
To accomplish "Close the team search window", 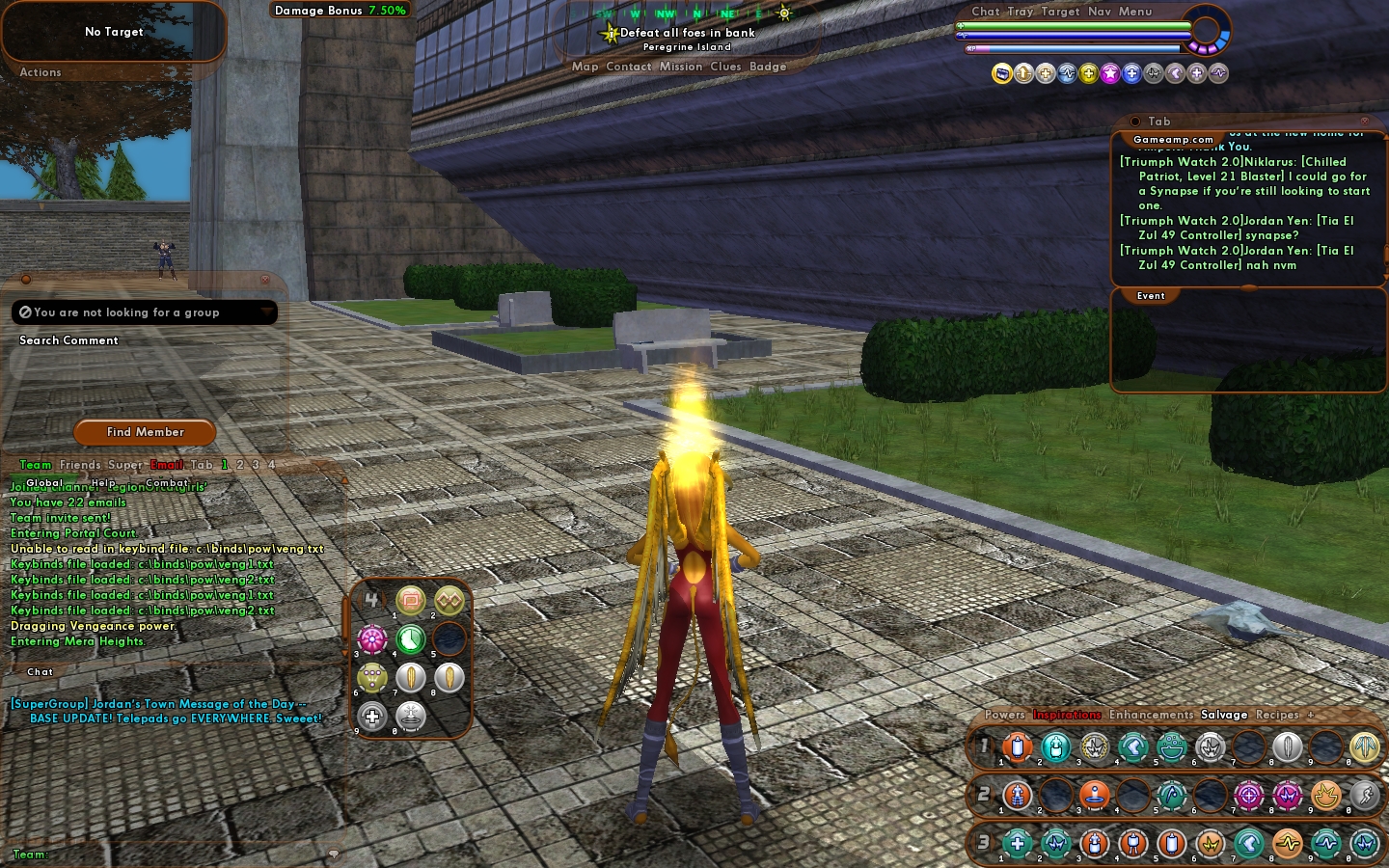I will point(265,280).
